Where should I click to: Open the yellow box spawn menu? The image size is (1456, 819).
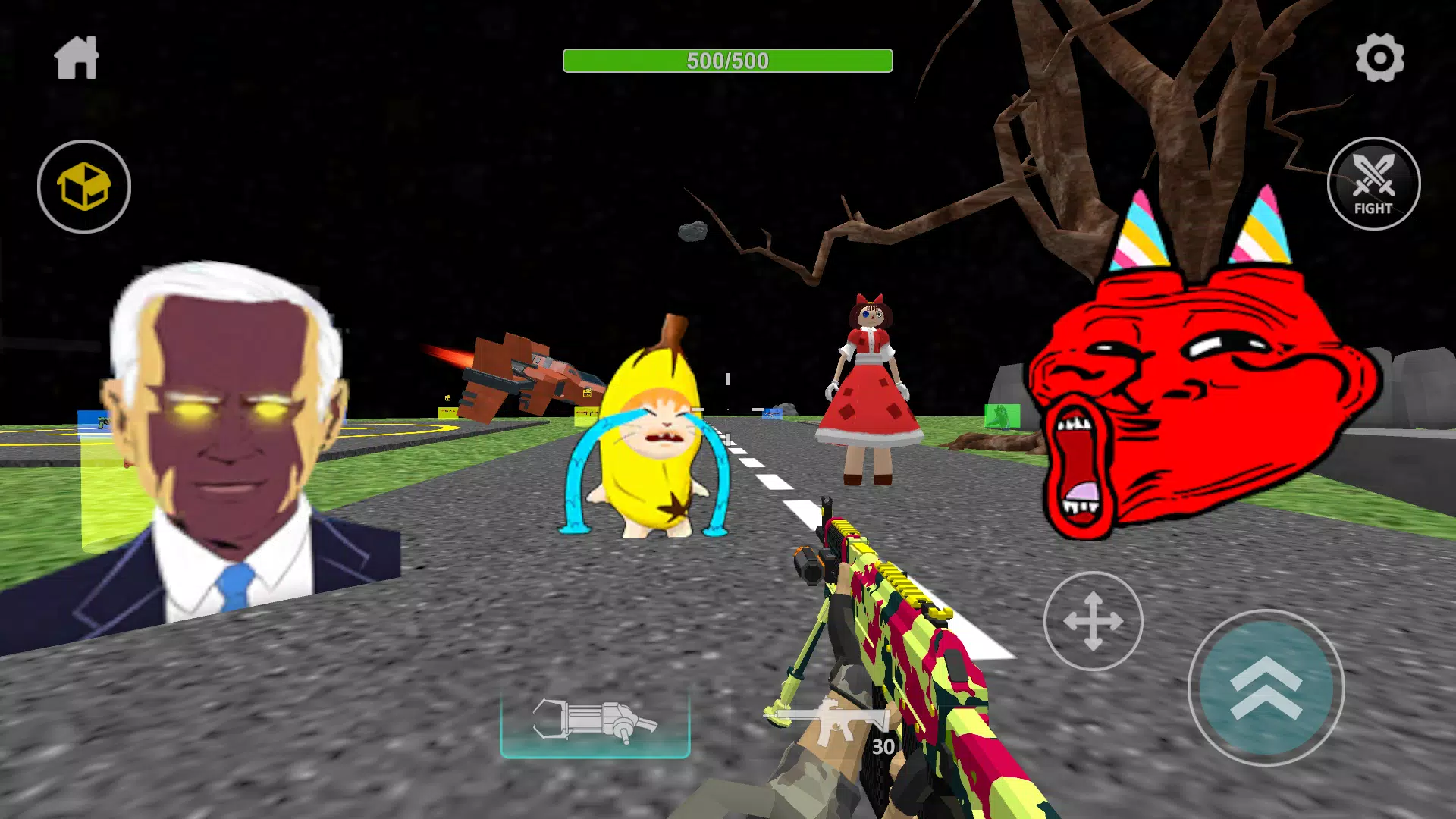click(x=84, y=187)
